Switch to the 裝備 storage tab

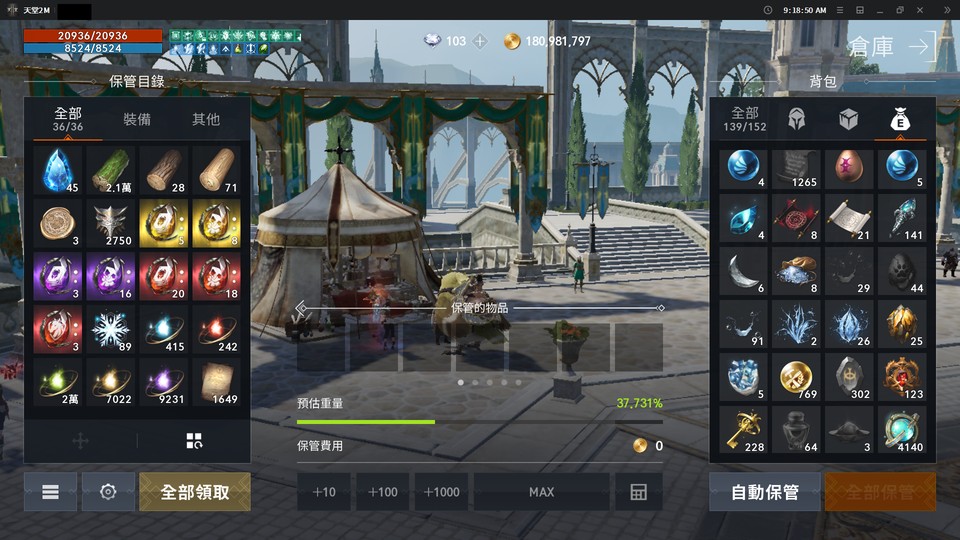(x=137, y=119)
